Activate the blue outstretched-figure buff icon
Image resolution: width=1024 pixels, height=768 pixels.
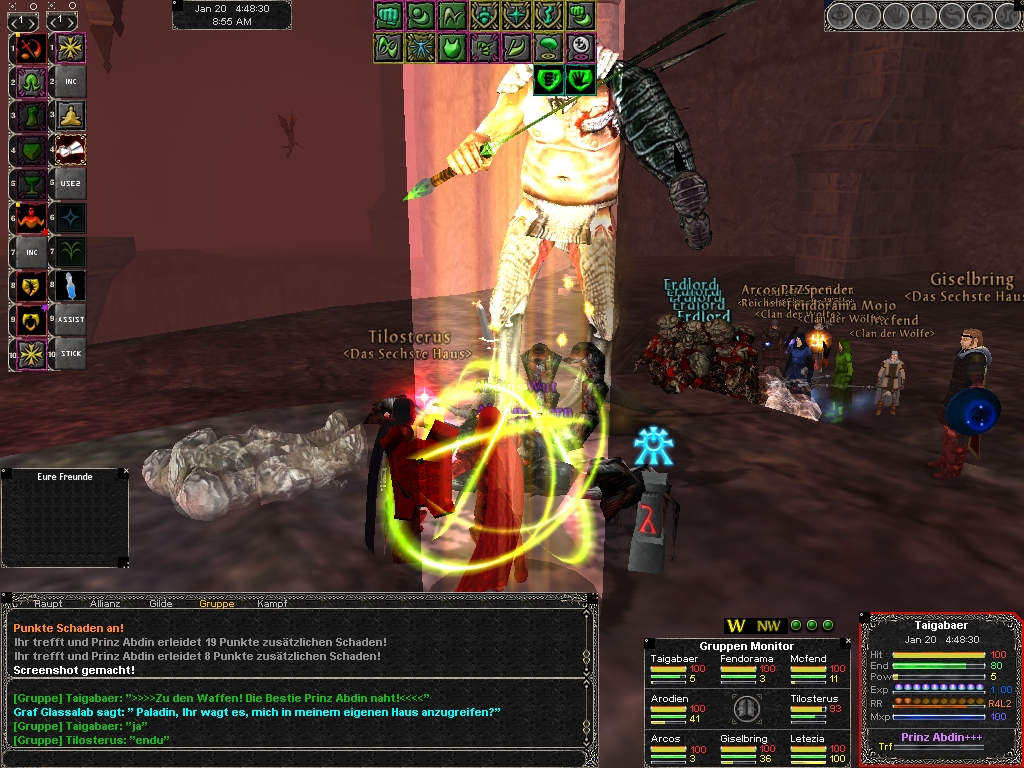[420, 46]
